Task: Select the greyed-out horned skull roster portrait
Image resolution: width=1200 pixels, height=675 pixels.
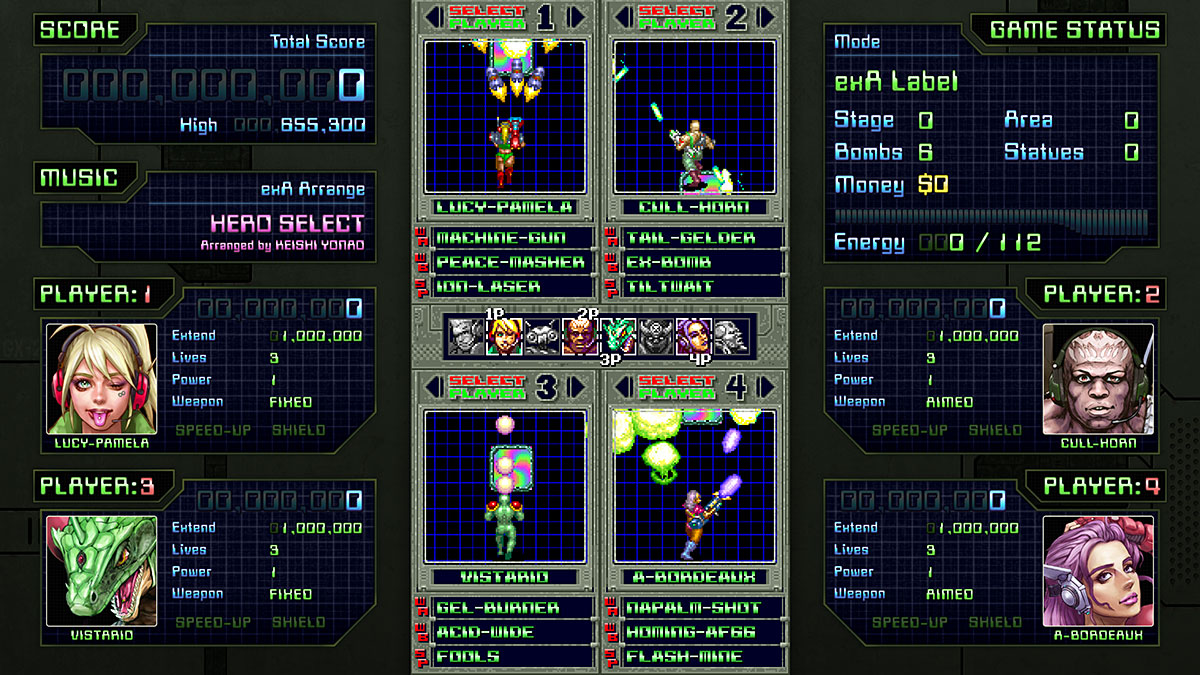Action: point(656,337)
